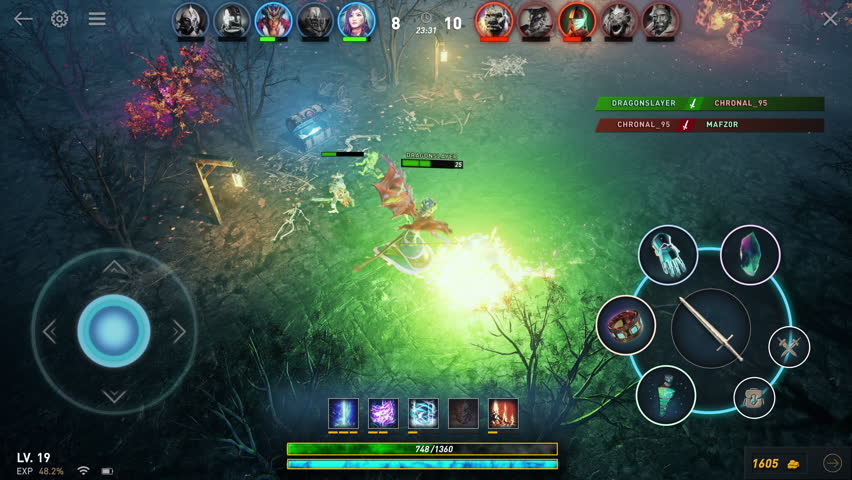Image resolution: width=852 pixels, height=480 pixels.
Task: Use the green potion bottle slot
Action: 666,395
